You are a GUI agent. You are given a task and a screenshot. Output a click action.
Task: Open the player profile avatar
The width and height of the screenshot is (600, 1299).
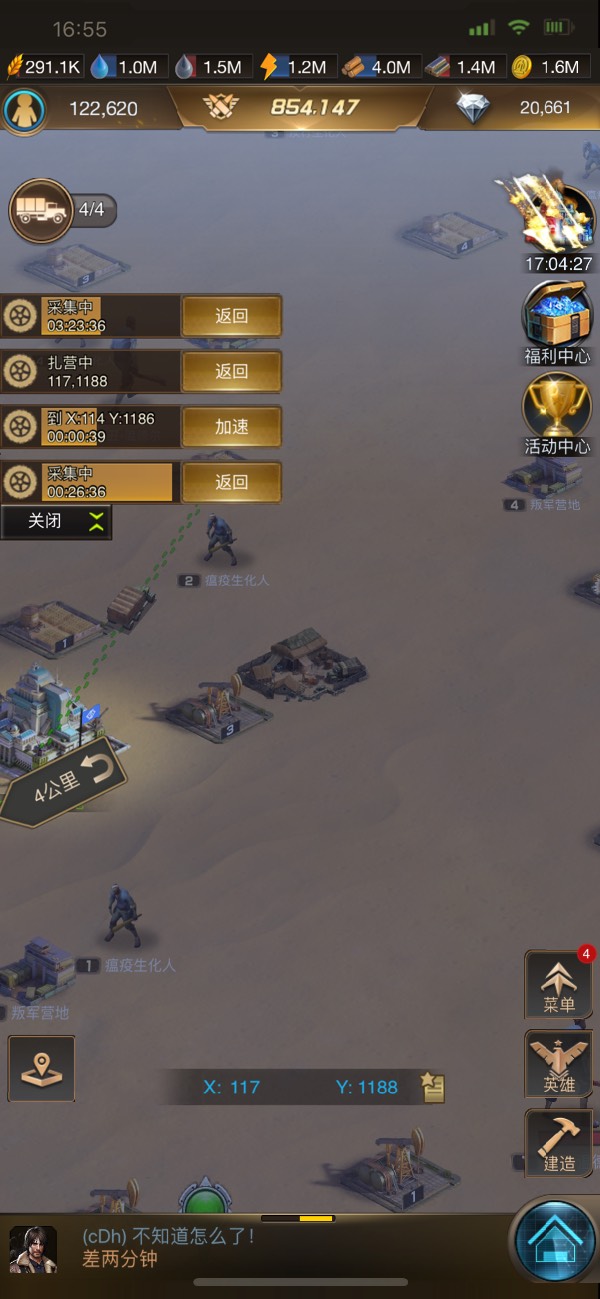coord(23,109)
